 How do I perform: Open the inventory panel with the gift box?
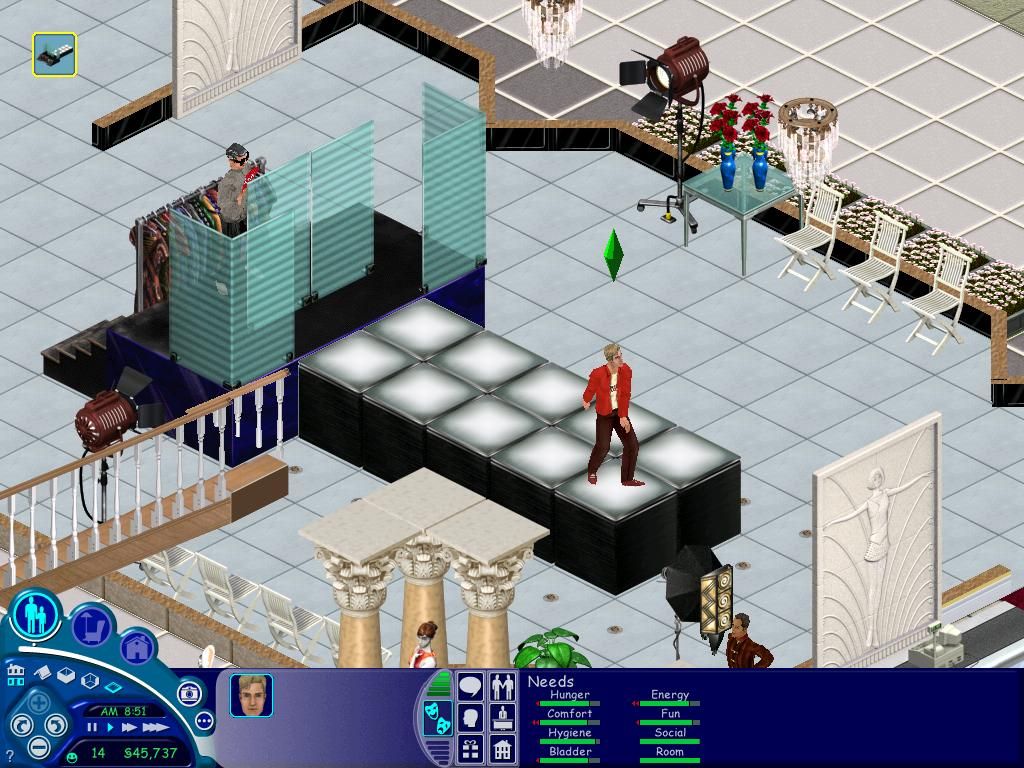tap(470, 747)
